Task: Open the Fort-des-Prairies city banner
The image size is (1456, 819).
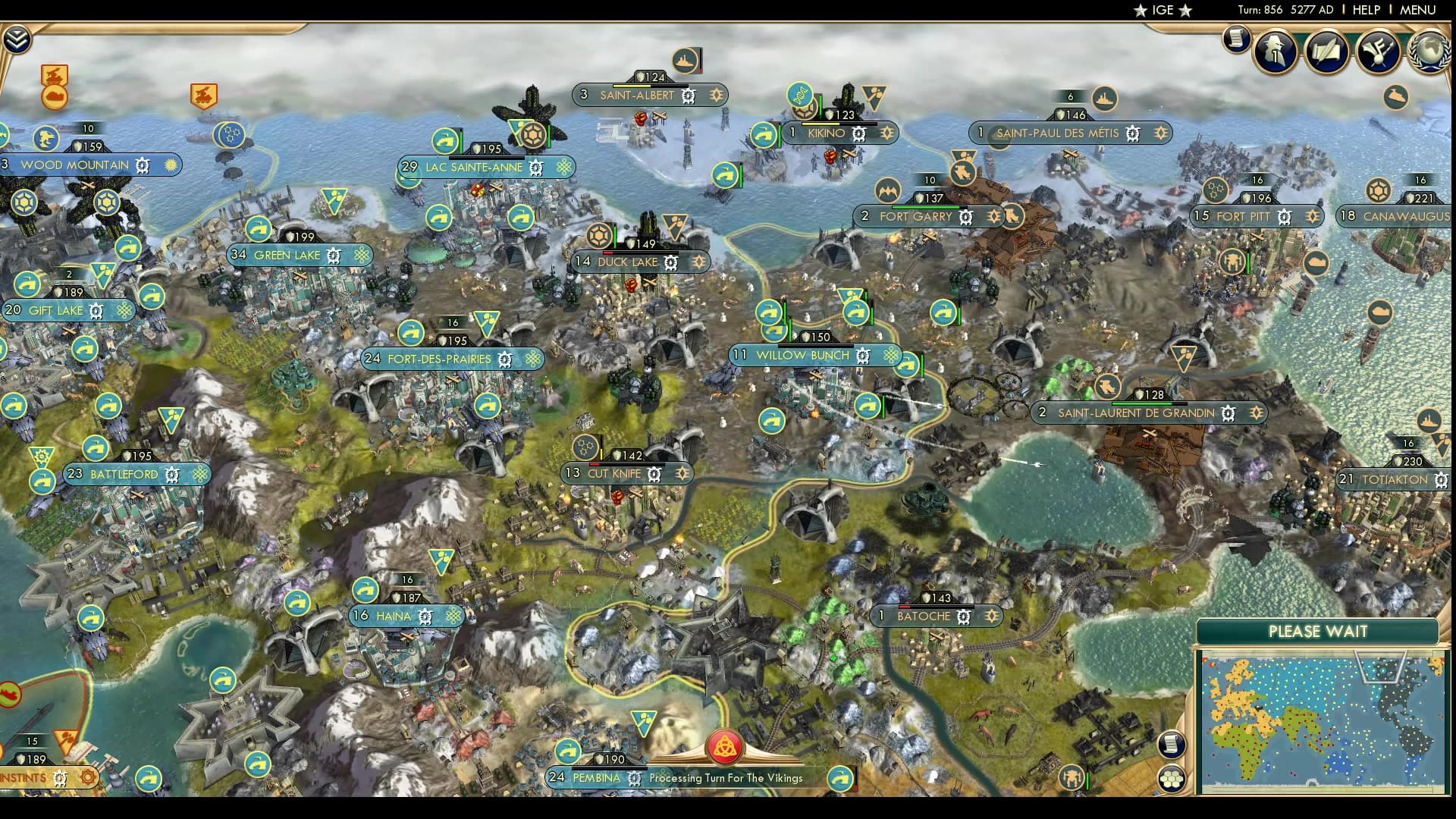Action: [x=440, y=359]
